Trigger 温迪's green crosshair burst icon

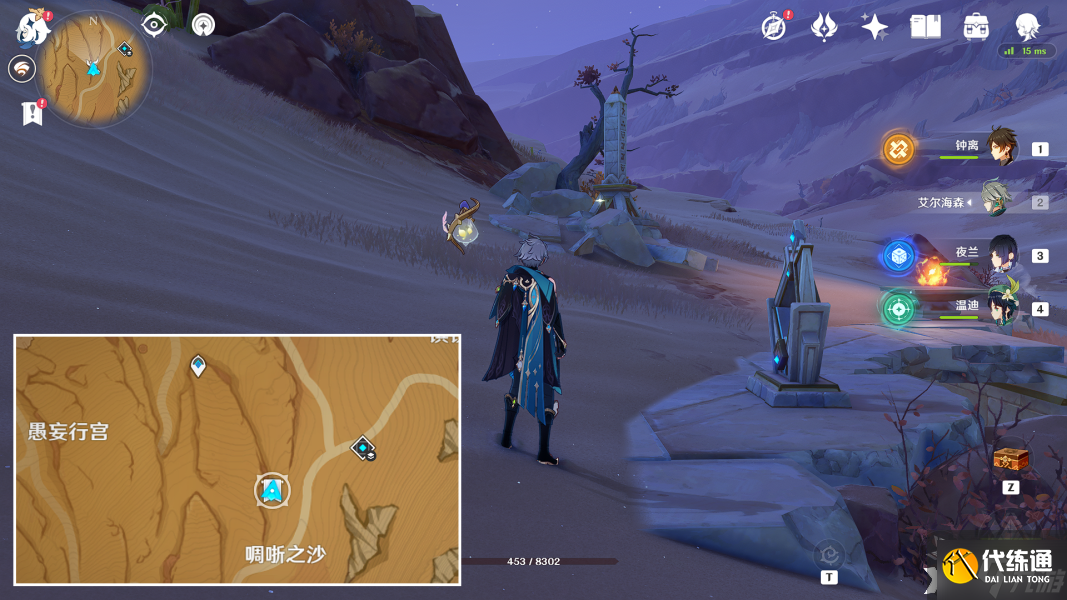(x=898, y=308)
